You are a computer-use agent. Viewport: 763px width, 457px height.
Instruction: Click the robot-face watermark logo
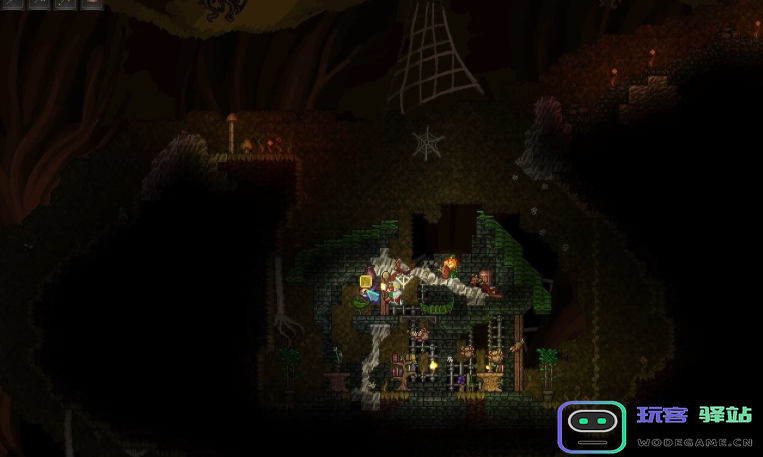point(590,427)
